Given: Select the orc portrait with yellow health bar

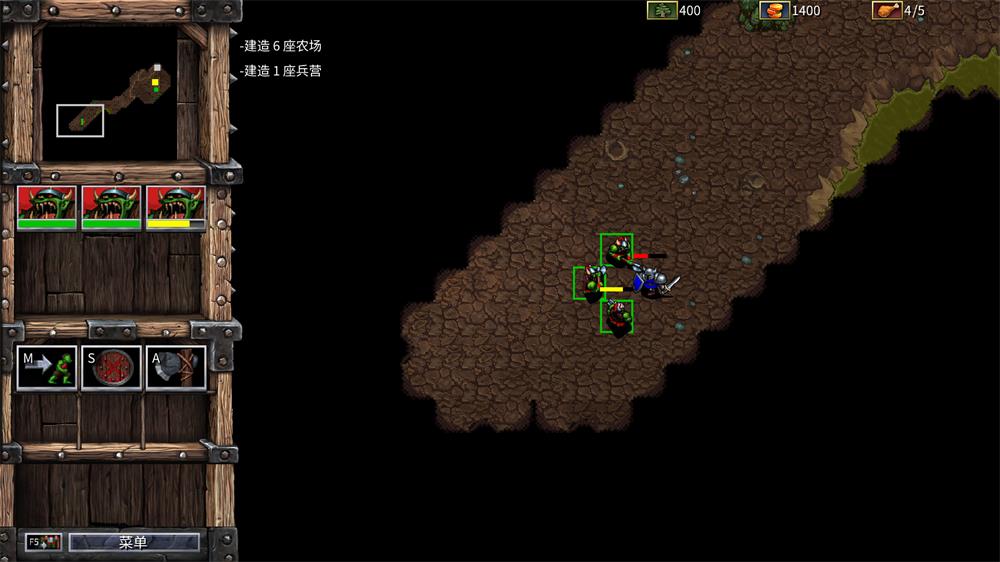Looking at the screenshot, I should 176,208.
